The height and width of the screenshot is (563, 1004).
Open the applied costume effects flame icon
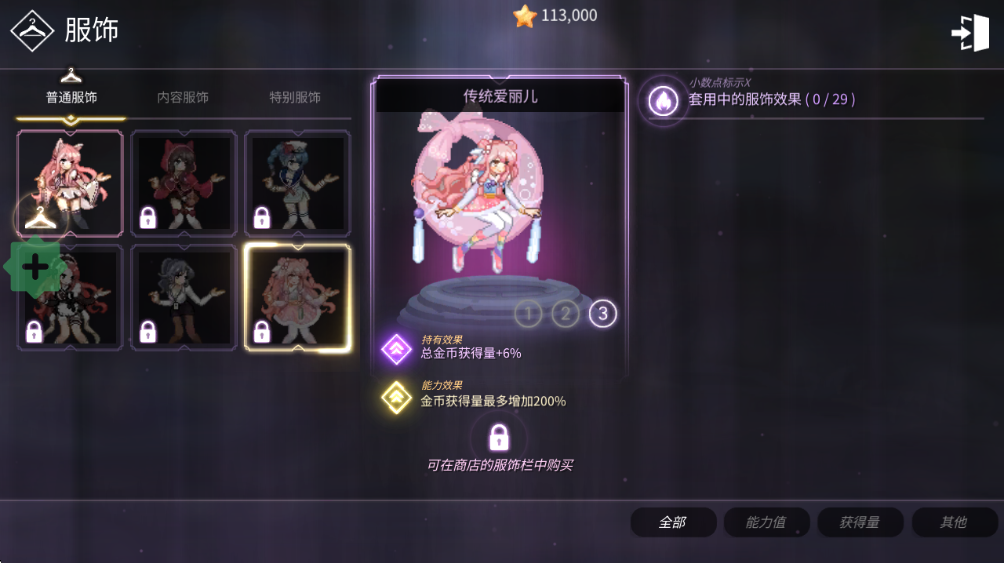(x=663, y=100)
